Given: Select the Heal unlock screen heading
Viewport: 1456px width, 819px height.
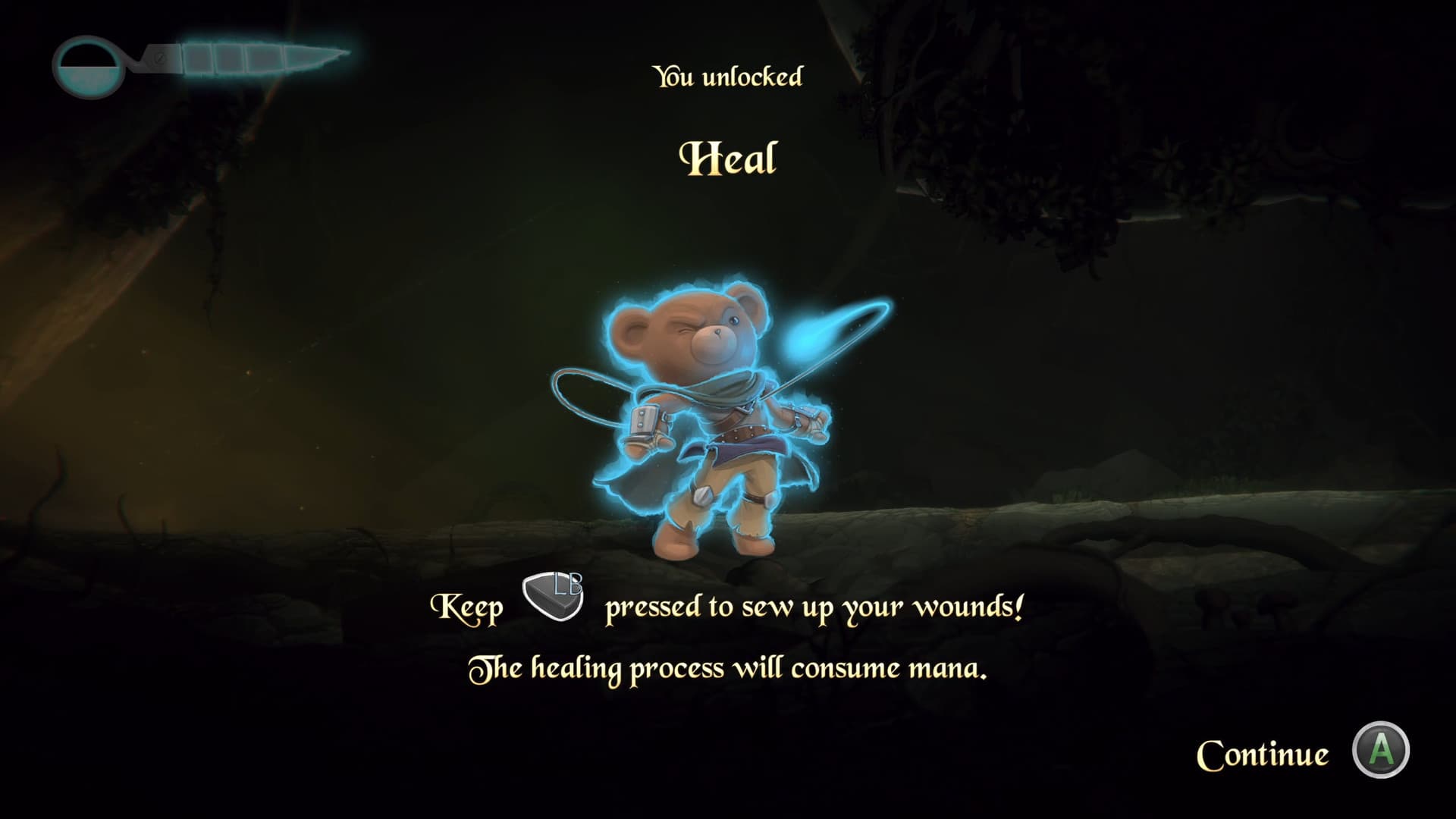Looking at the screenshot, I should click(728, 157).
